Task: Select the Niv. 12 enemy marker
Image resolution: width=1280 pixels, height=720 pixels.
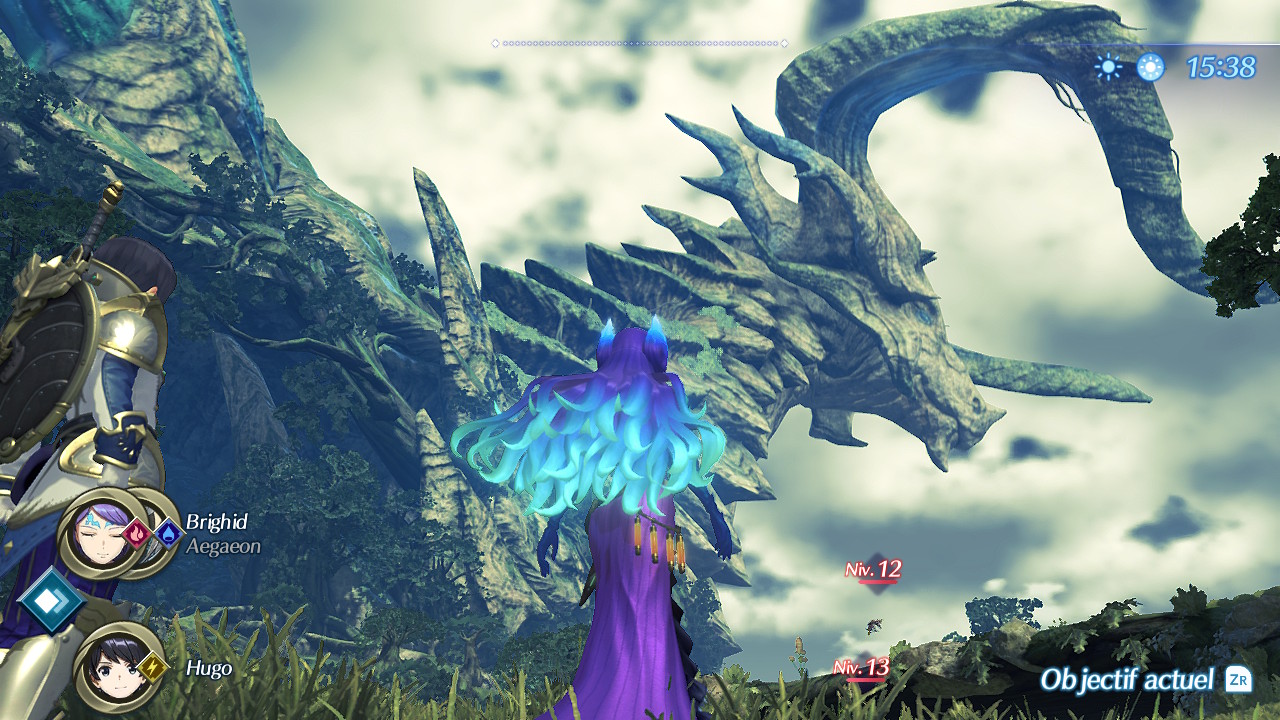Action: pos(874,571)
